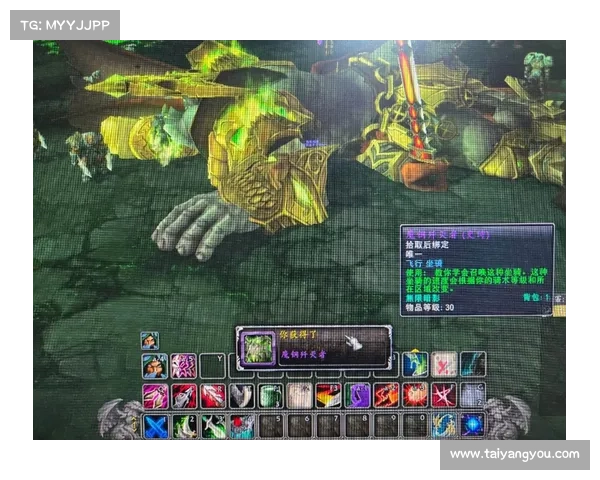Activate the red, yellow and black striped icon
This screenshot has width=600, height=480.
tap(328, 396)
